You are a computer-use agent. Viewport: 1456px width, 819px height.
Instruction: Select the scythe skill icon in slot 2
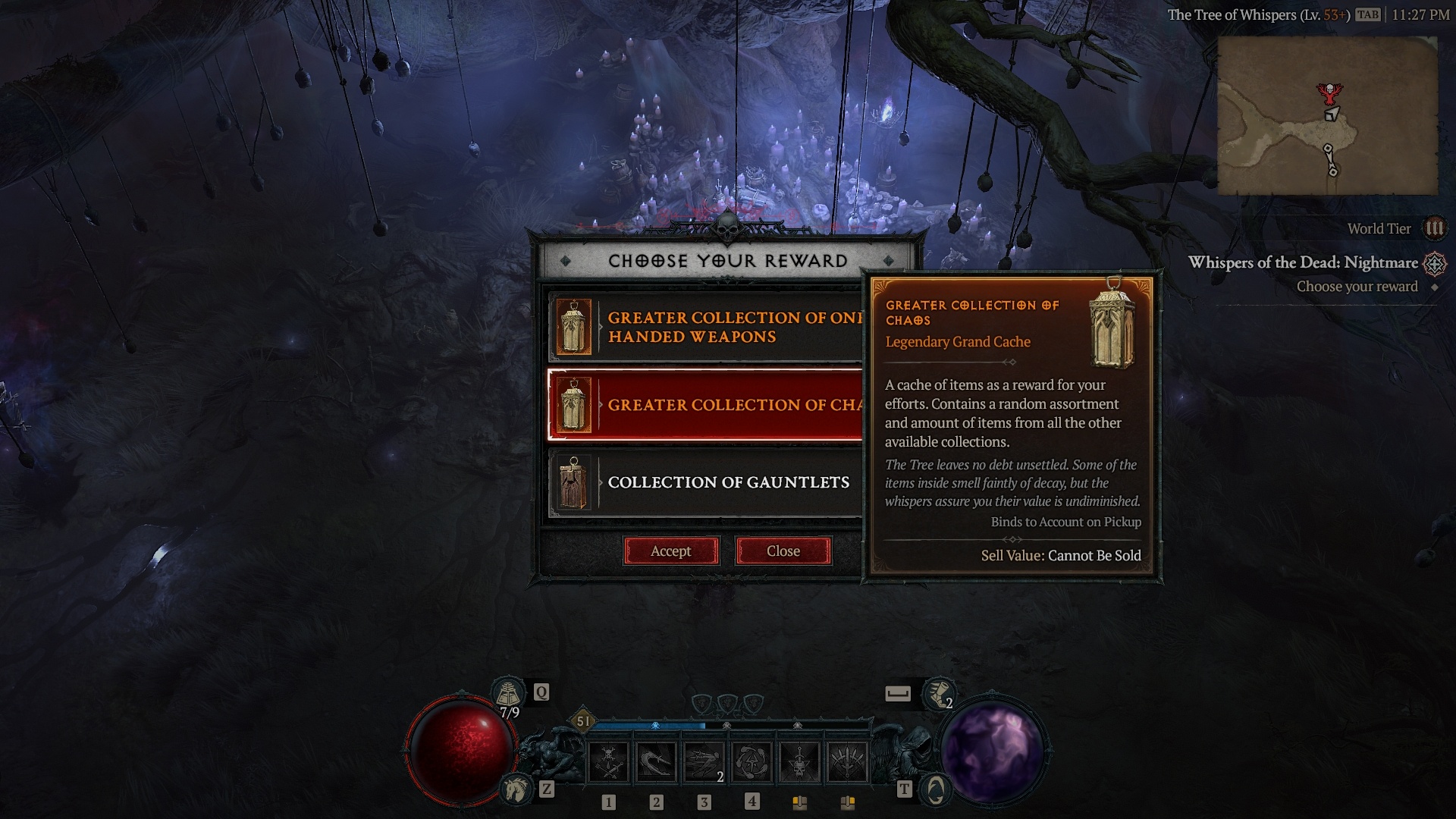tap(654, 762)
